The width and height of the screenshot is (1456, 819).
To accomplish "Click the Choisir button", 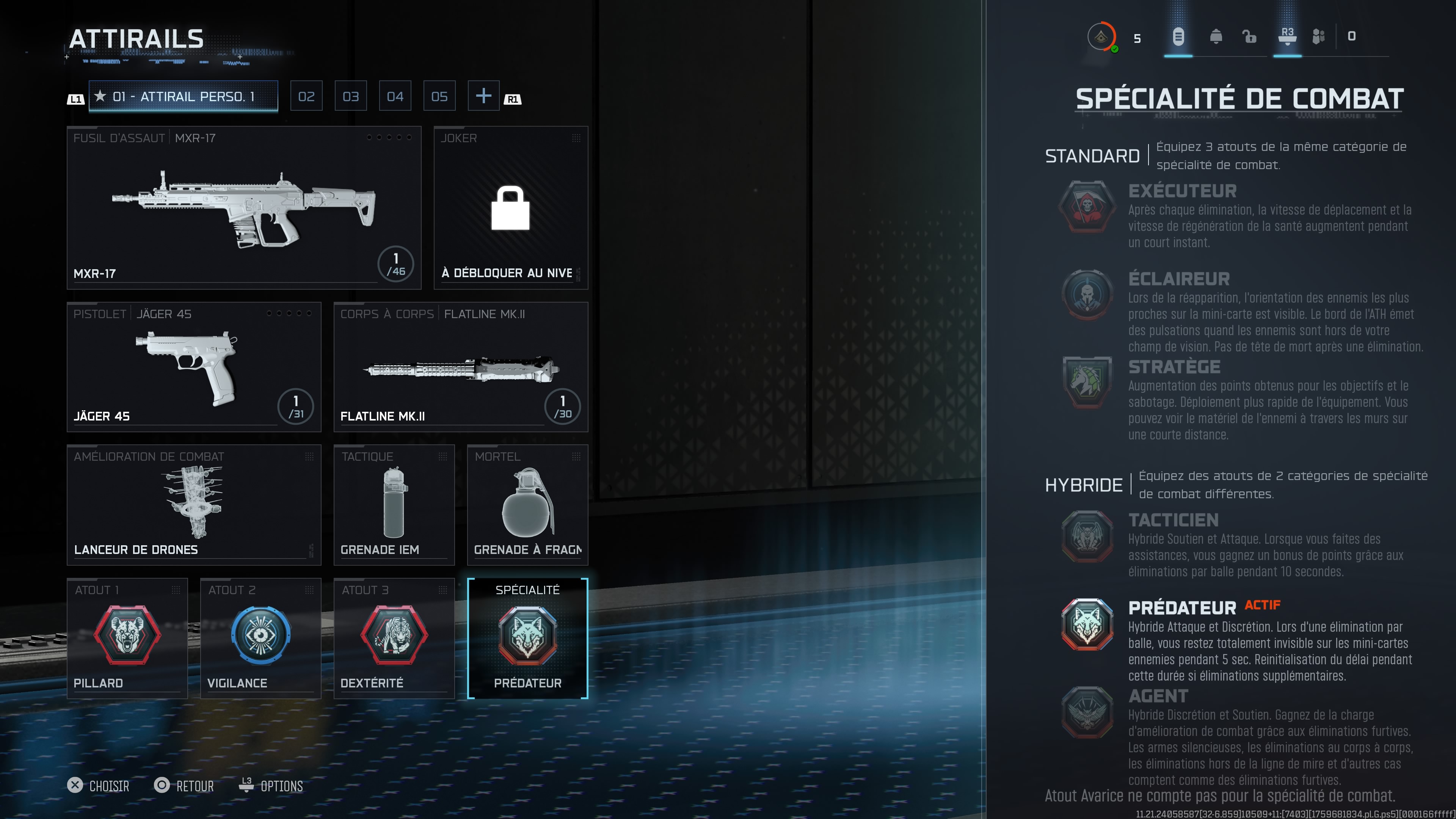I will (99, 786).
